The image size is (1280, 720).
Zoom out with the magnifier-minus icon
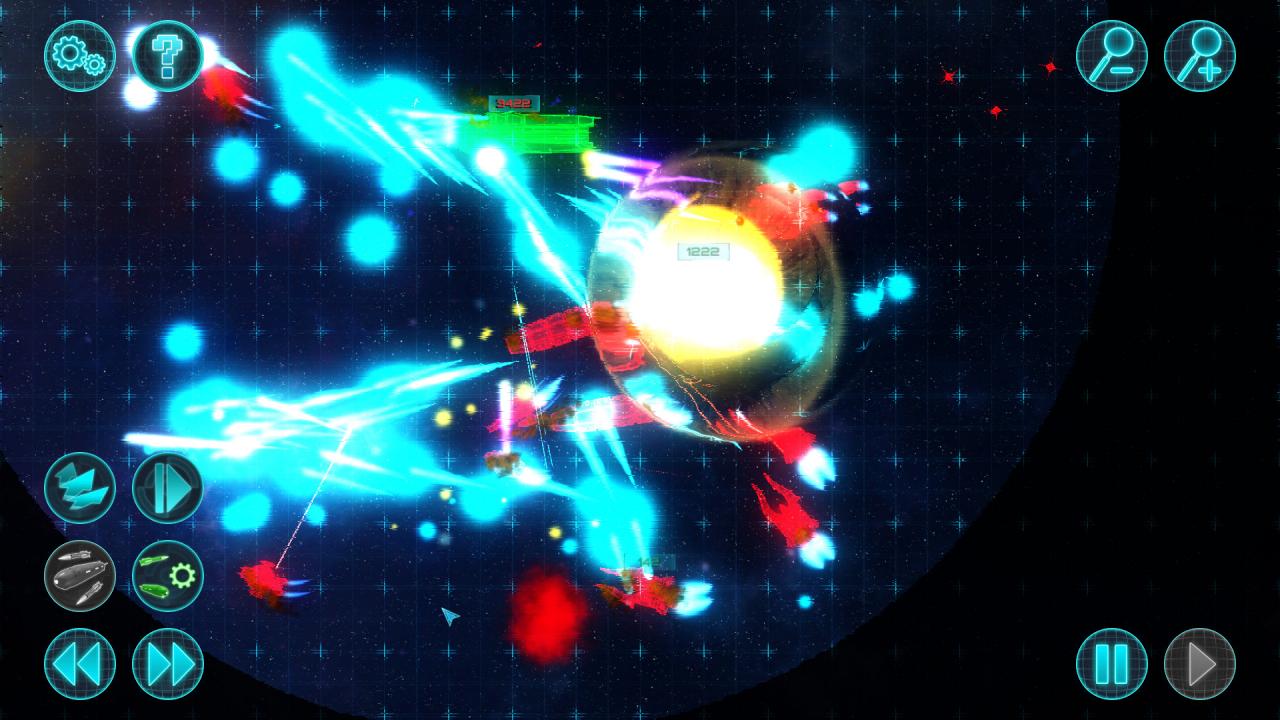click(1114, 57)
